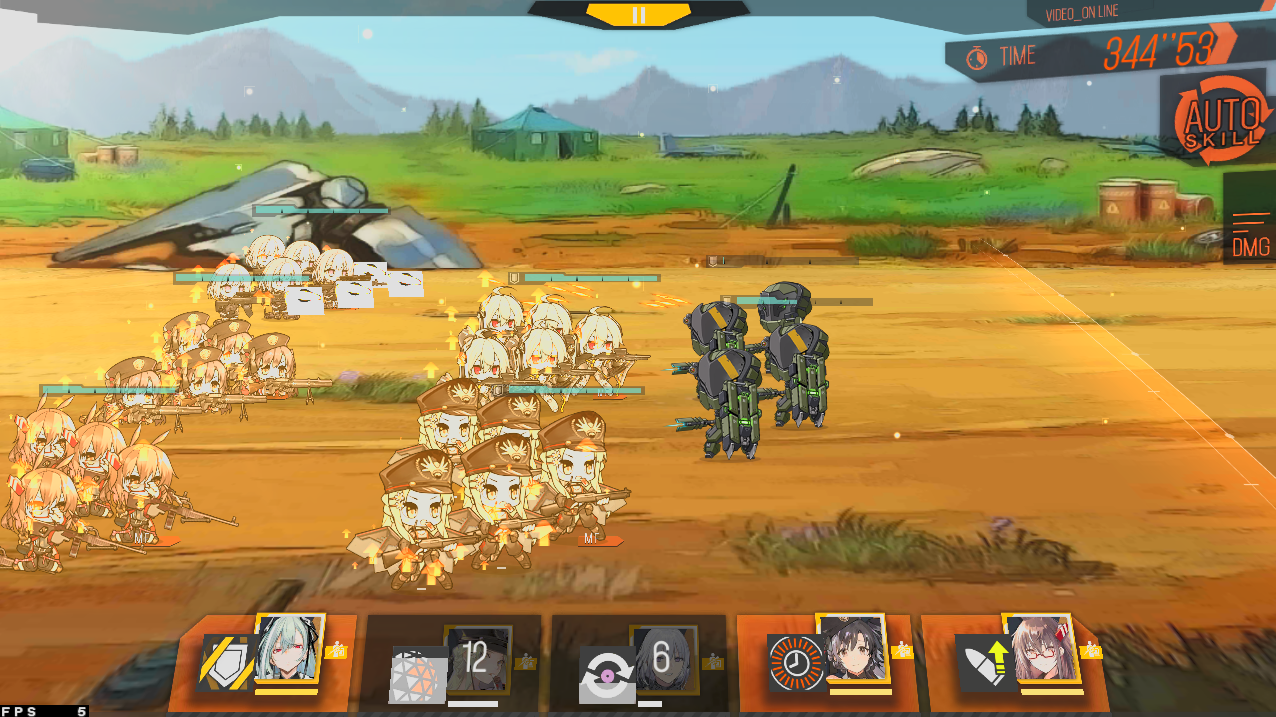This screenshot has height=717, width=1276.
Task: Pause the battle with the top button
Action: tap(639, 14)
